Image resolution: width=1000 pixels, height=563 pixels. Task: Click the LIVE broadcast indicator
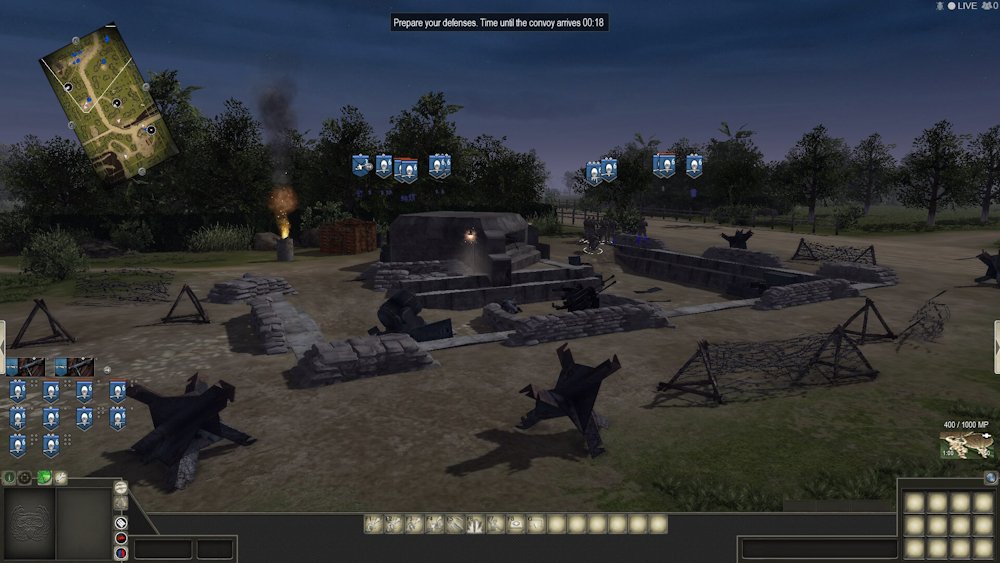(961, 6)
